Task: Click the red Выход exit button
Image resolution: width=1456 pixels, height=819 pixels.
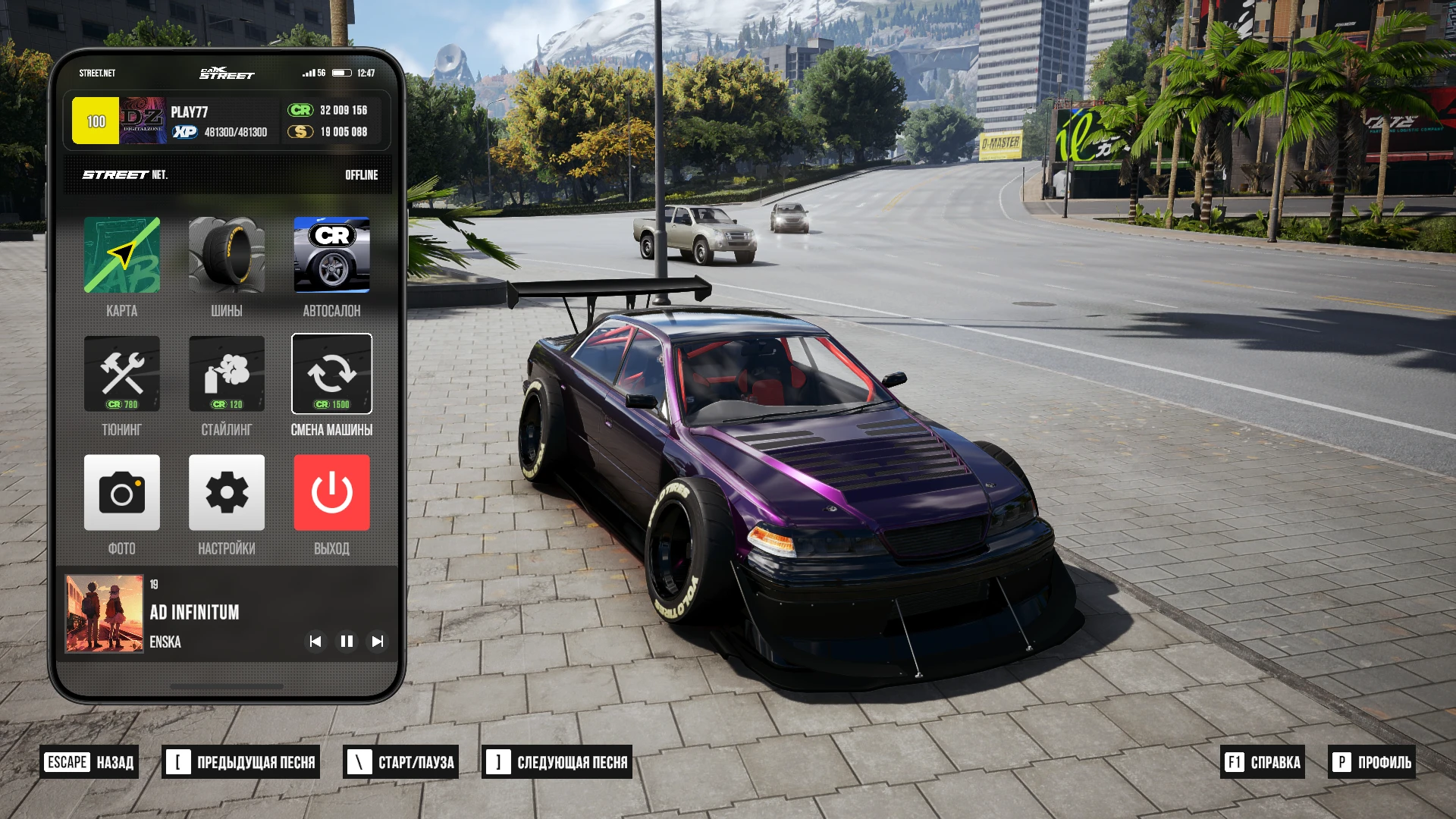Action: click(x=331, y=493)
